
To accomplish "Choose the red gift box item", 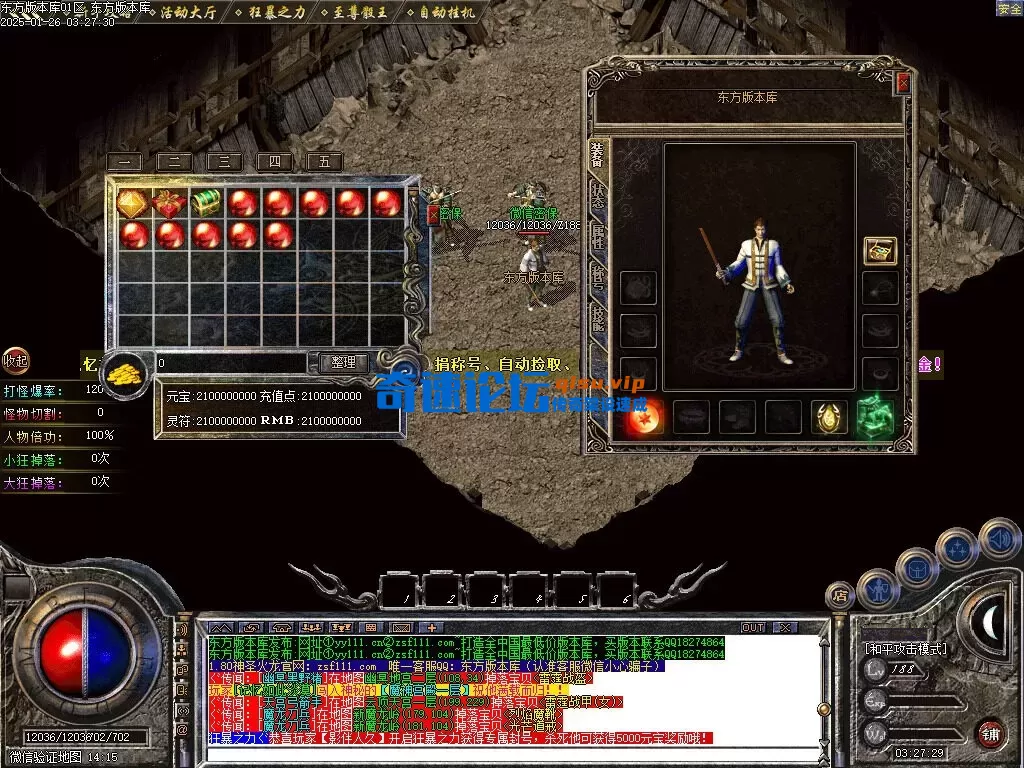I will [168, 203].
